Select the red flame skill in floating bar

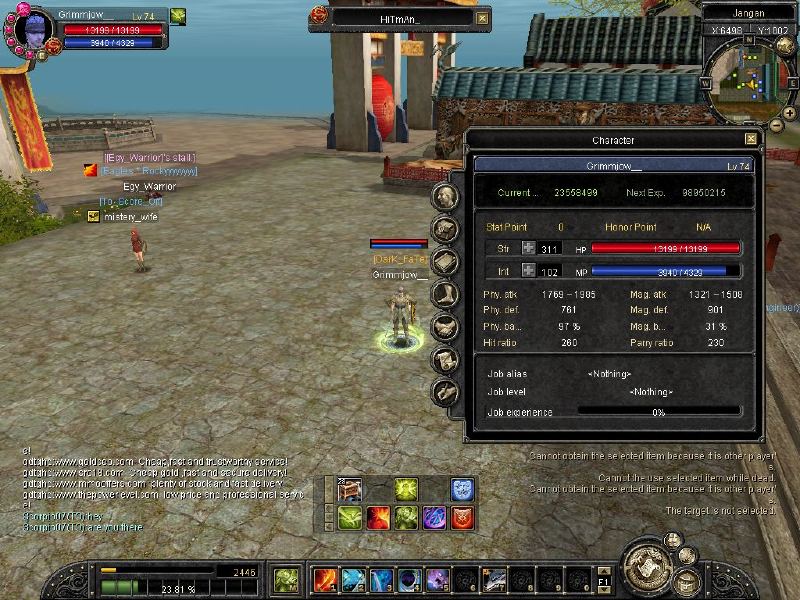click(x=378, y=517)
